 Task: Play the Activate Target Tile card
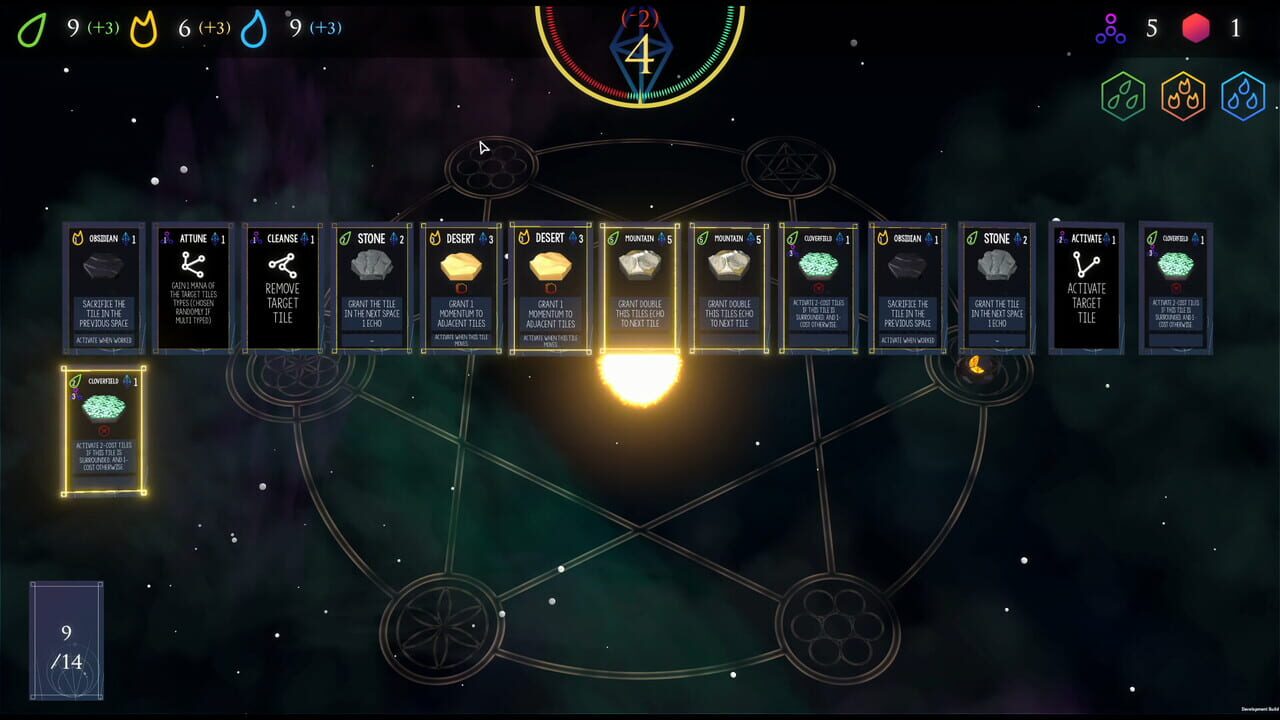click(1086, 285)
